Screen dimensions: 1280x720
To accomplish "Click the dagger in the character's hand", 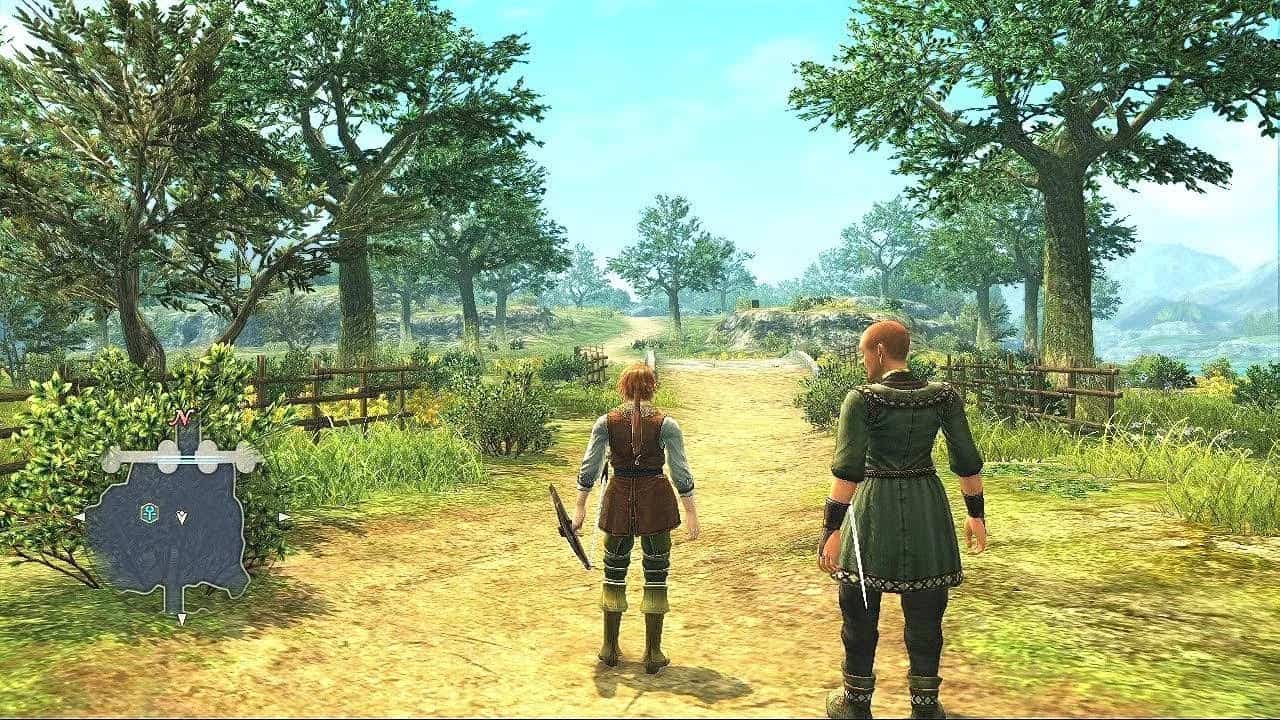I will click(568, 520).
